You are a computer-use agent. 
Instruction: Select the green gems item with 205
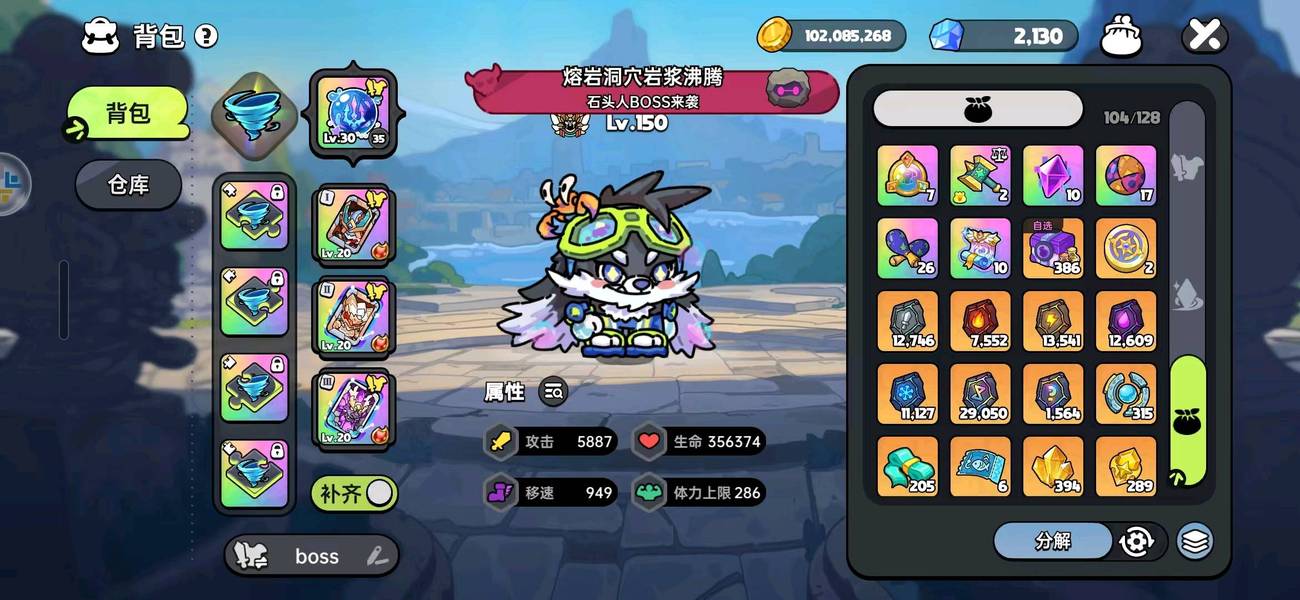[x=907, y=467]
